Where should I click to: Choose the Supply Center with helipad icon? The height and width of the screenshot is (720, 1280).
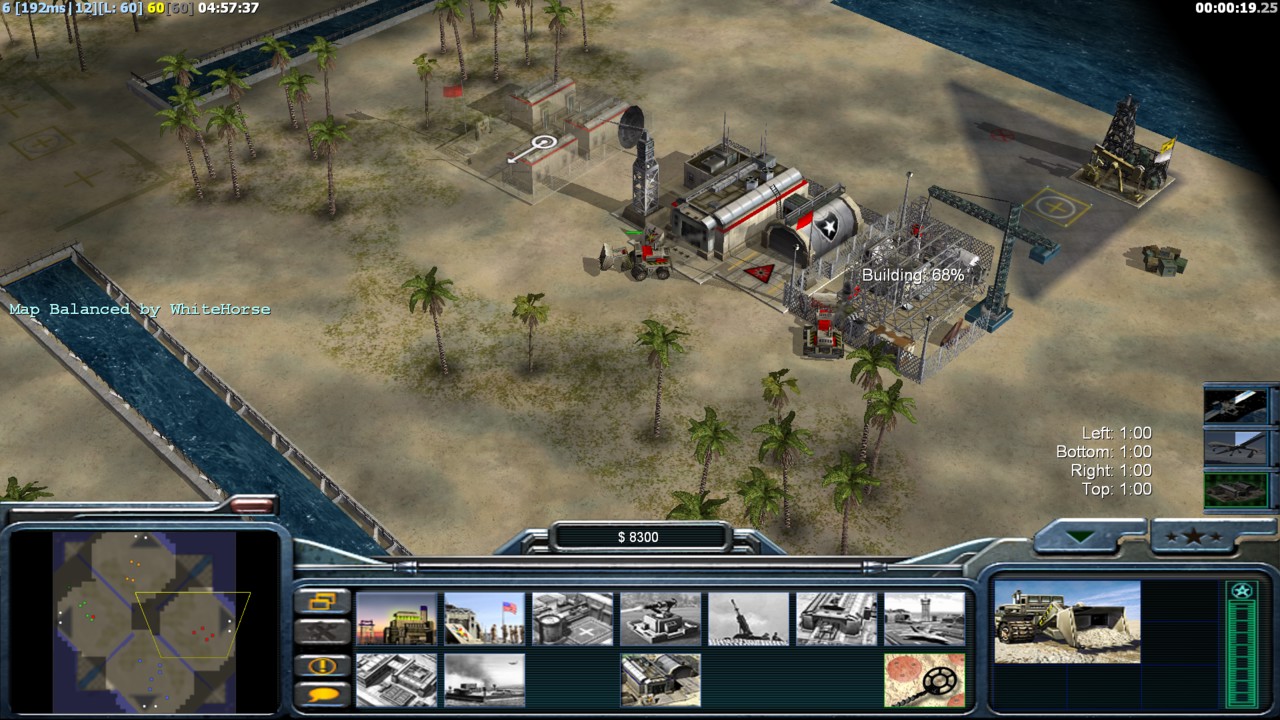point(572,619)
